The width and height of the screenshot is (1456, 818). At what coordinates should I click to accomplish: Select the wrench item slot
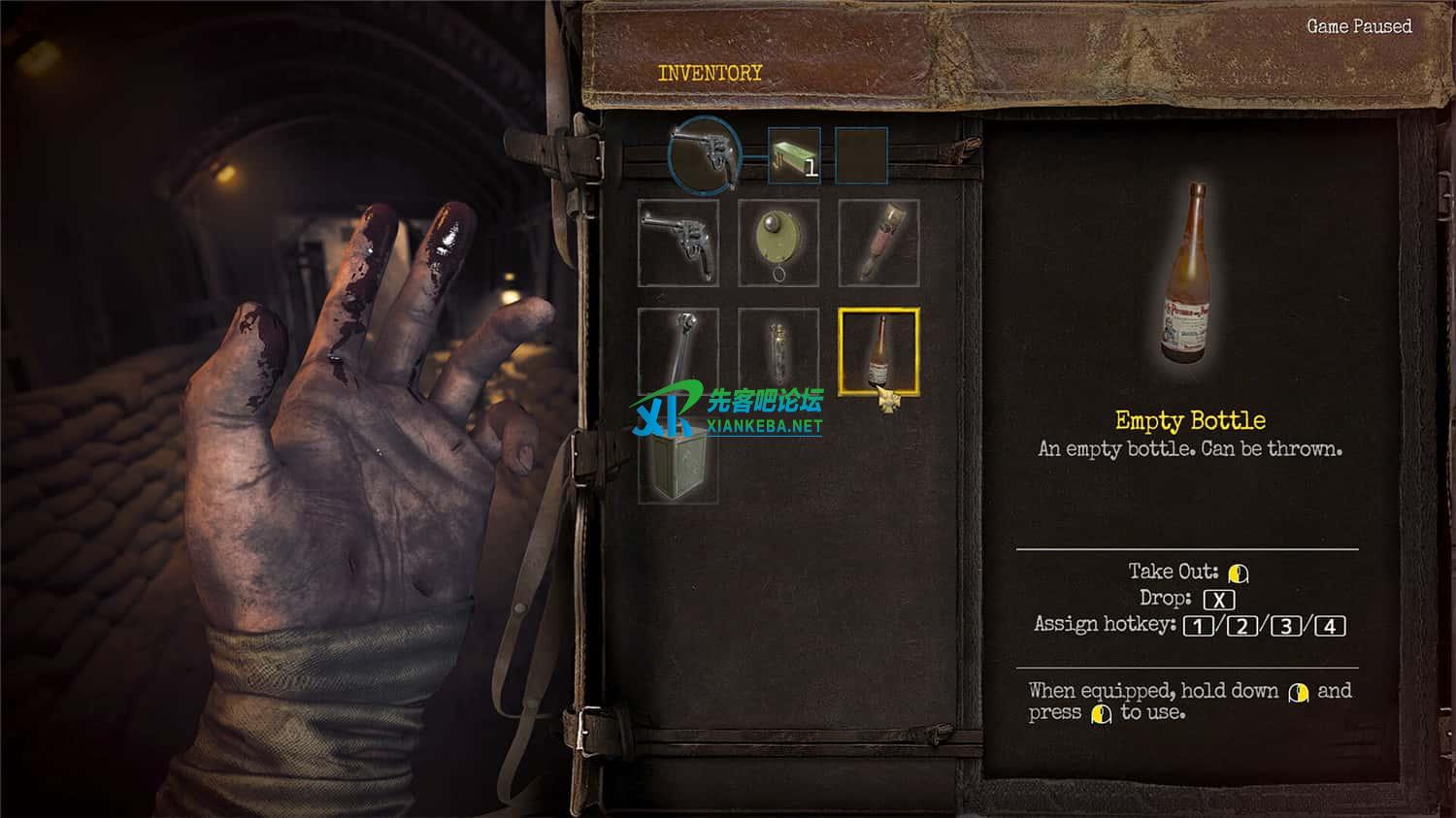[x=678, y=347]
